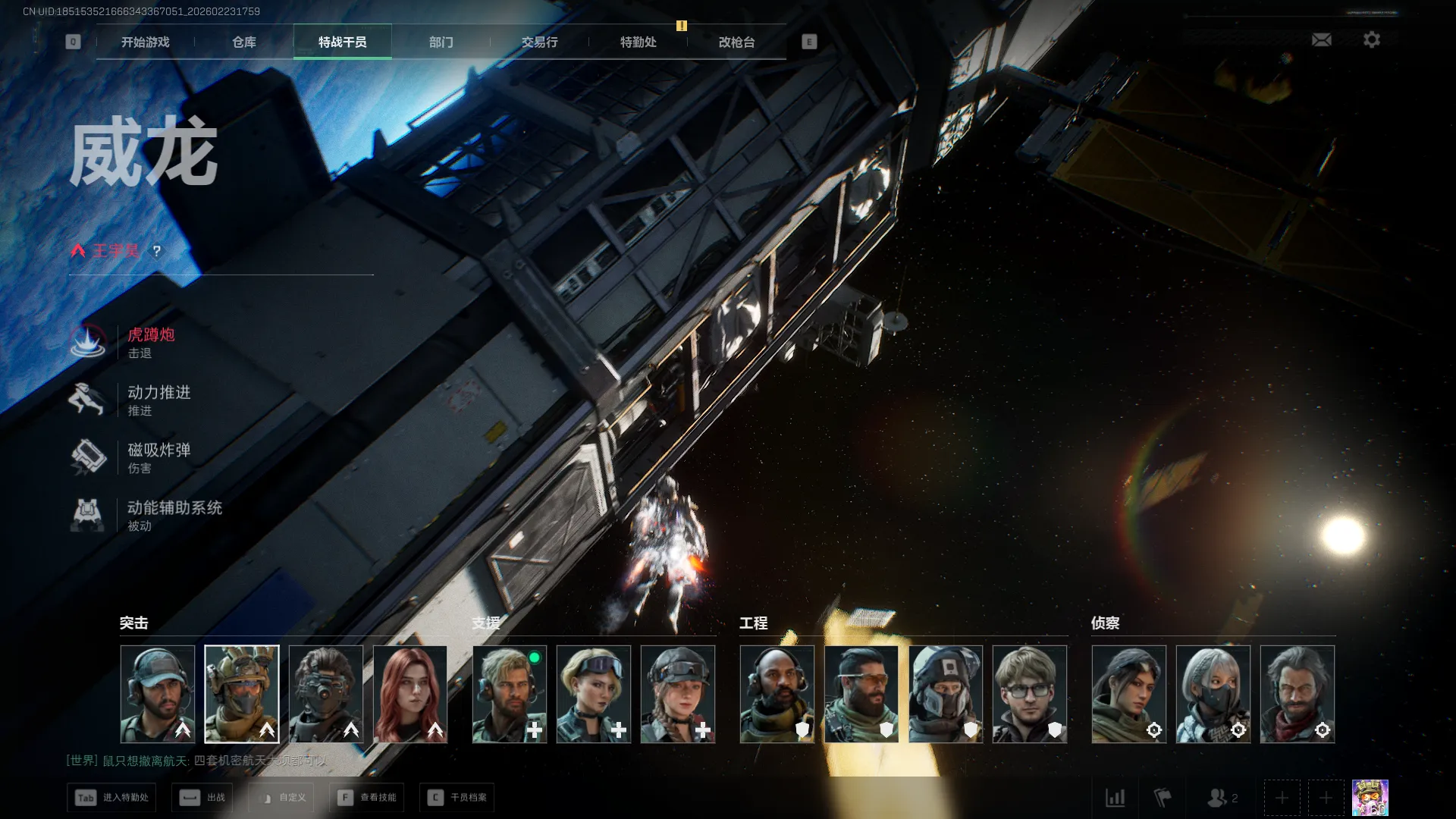Viewport: 1456px width, 819px height.
Task: Go to the 部门 tab
Action: pos(441,42)
